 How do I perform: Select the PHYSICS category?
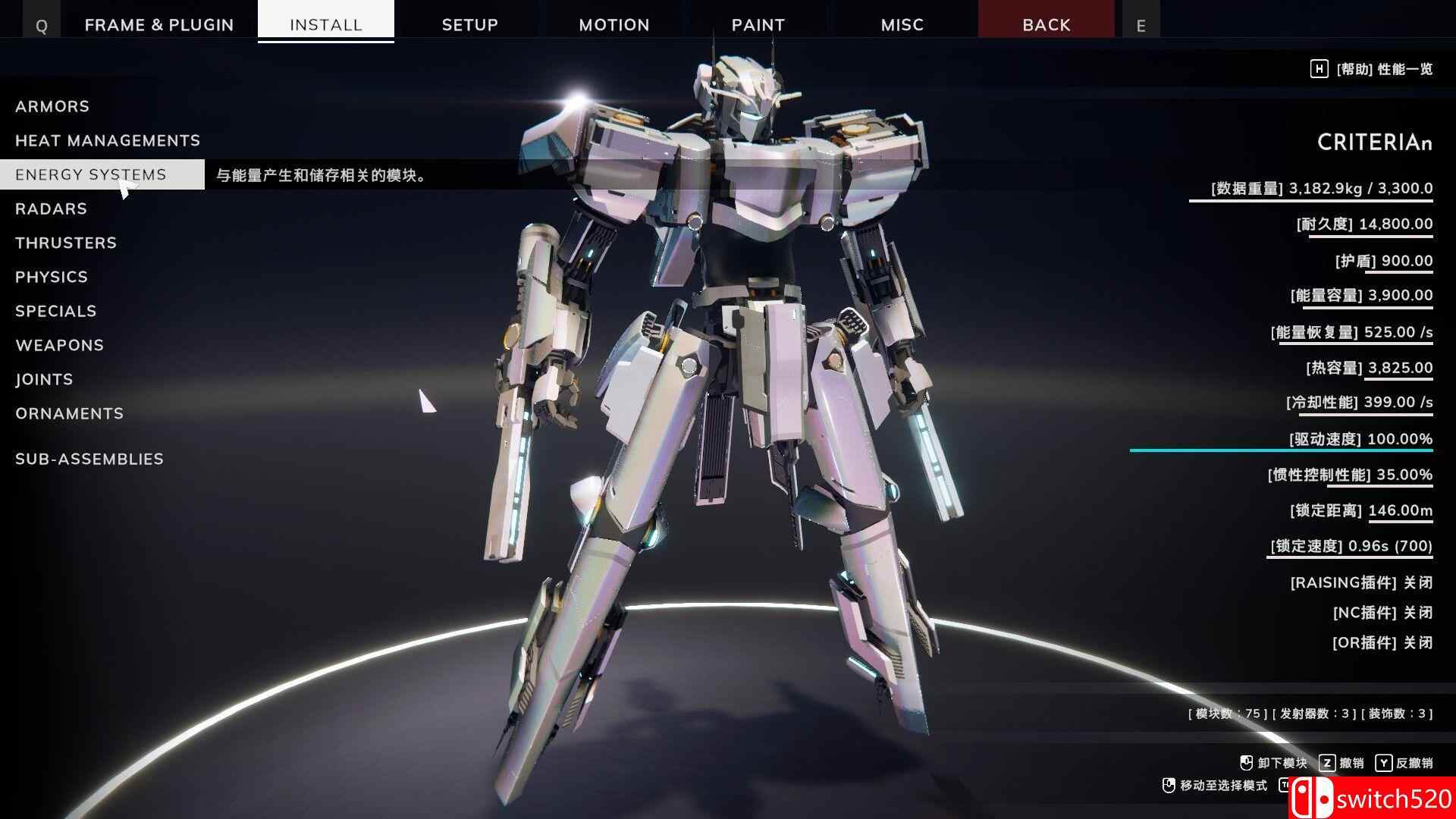click(52, 277)
